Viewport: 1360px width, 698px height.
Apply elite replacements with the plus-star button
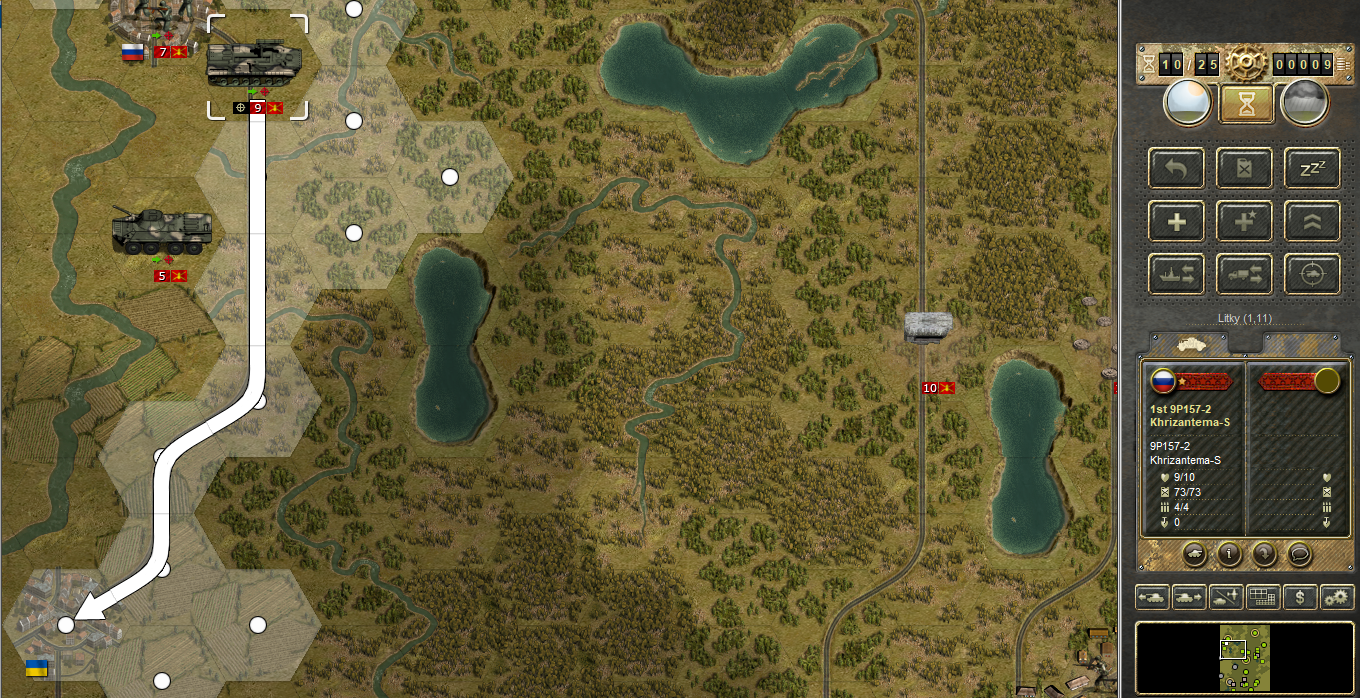coord(1245,221)
